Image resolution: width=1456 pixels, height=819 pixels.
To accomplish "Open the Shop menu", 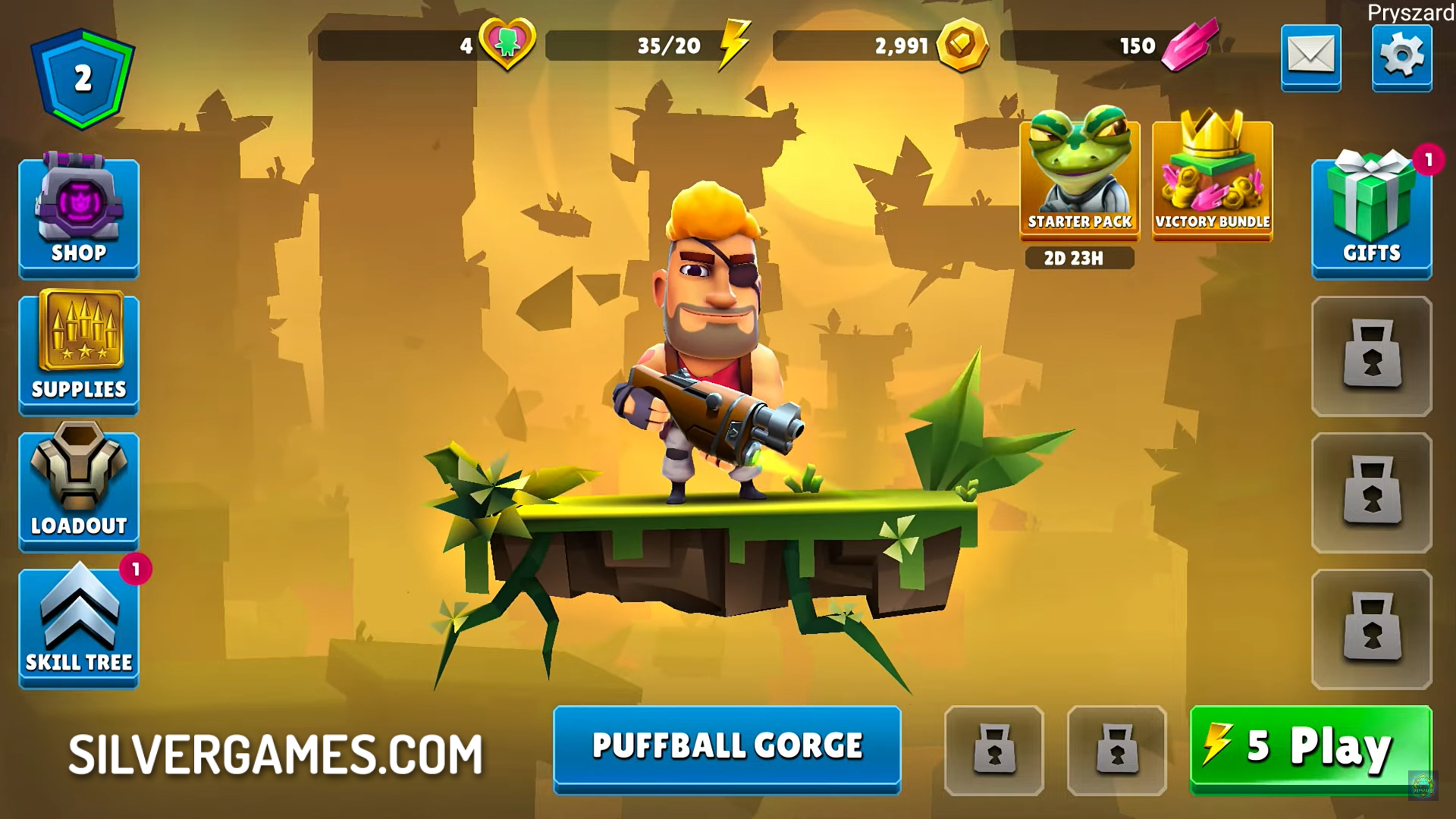I will pos(79,217).
